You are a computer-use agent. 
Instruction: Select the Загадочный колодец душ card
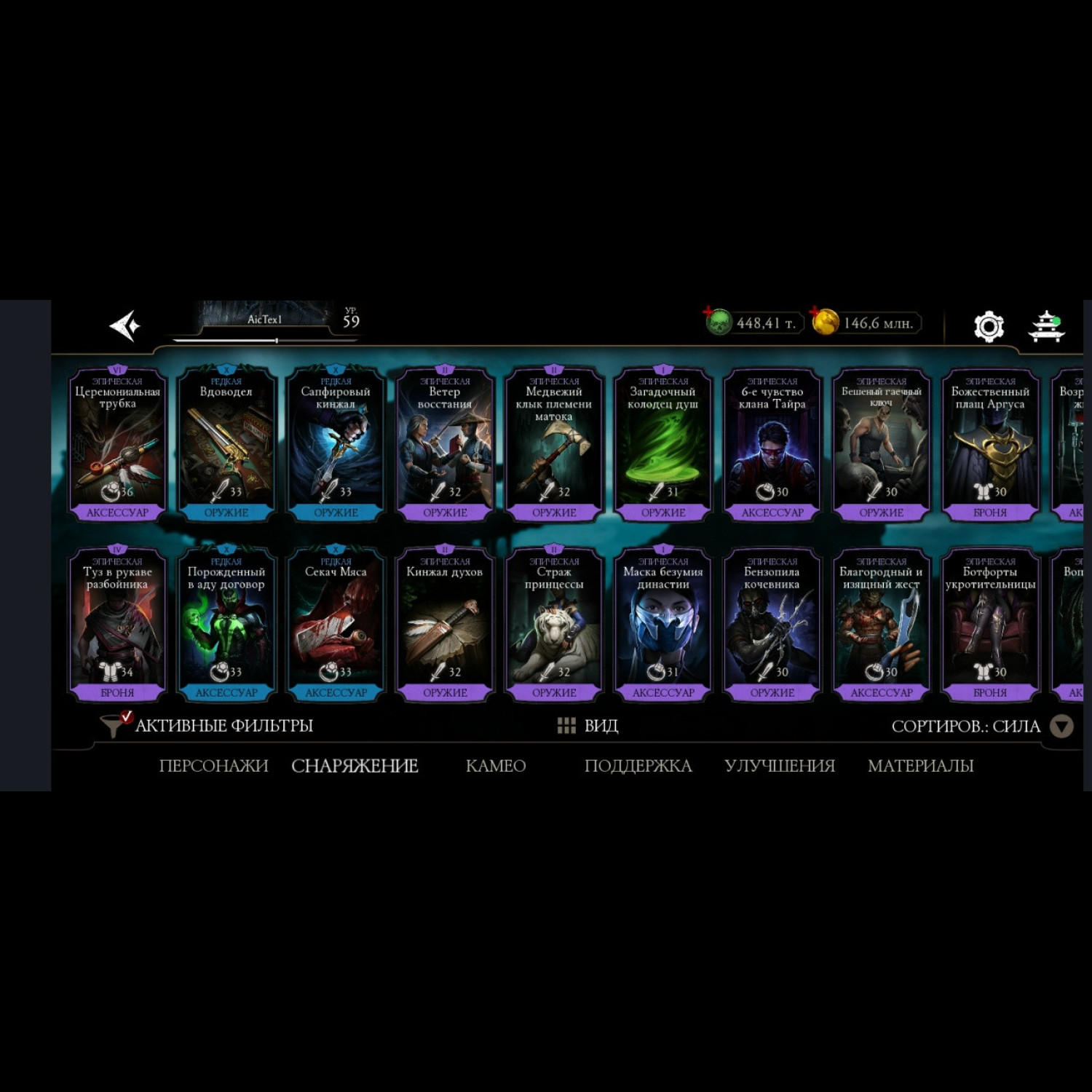(x=663, y=444)
